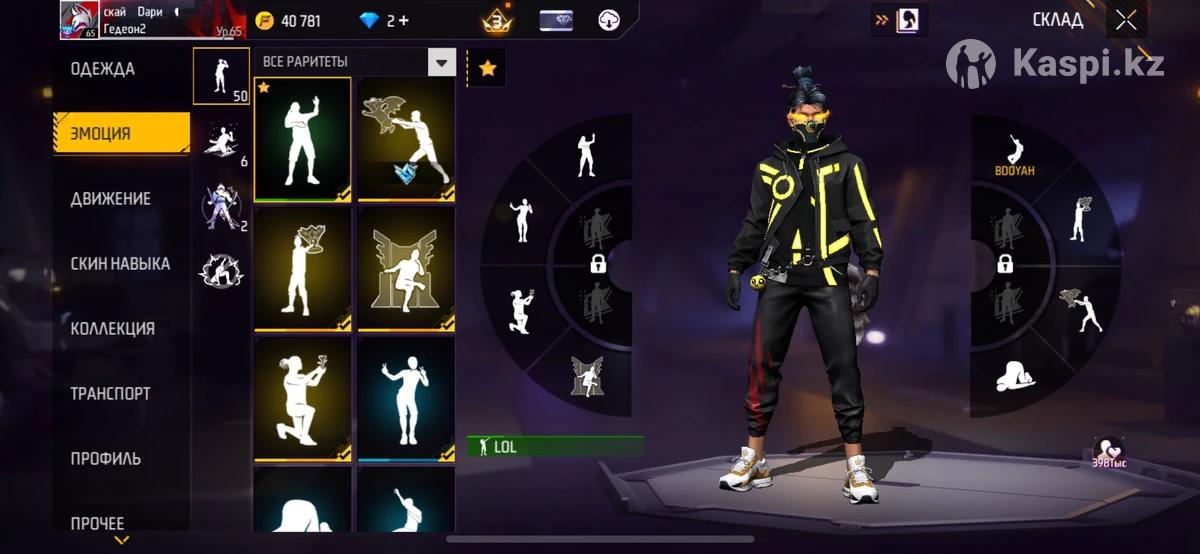Open the diamond top-up plus button

(x=403, y=20)
